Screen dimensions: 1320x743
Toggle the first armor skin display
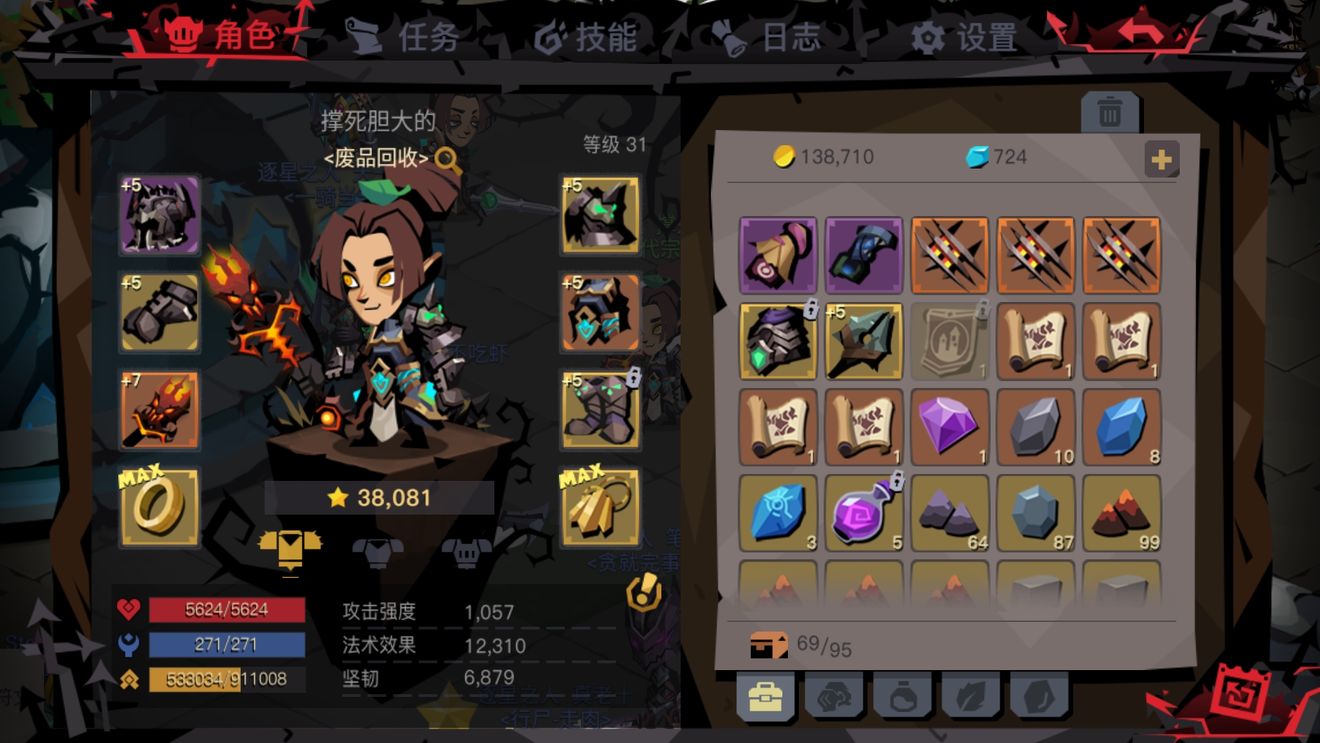tap(290, 545)
